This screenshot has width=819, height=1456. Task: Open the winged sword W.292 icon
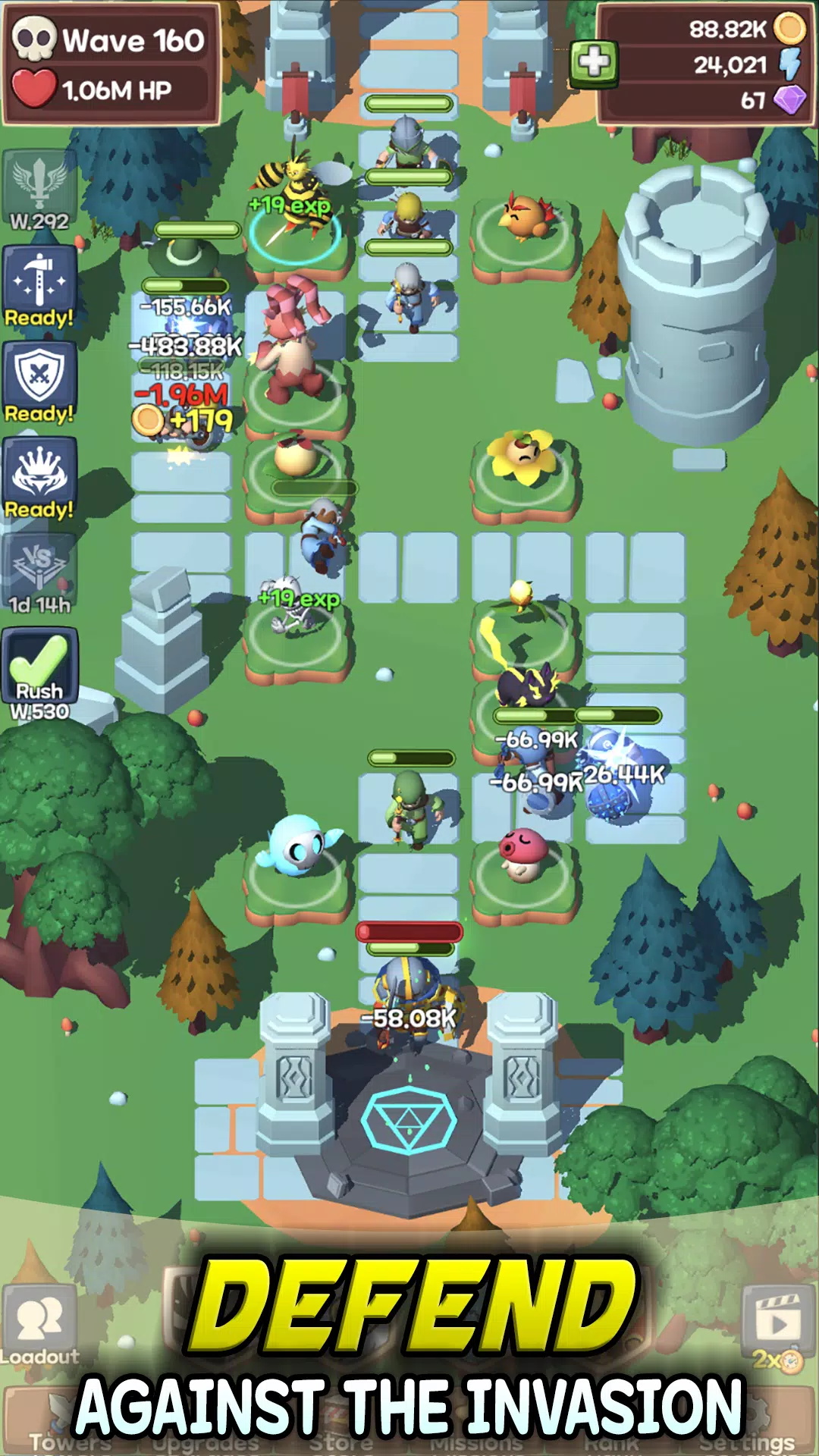(x=39, y=190)
